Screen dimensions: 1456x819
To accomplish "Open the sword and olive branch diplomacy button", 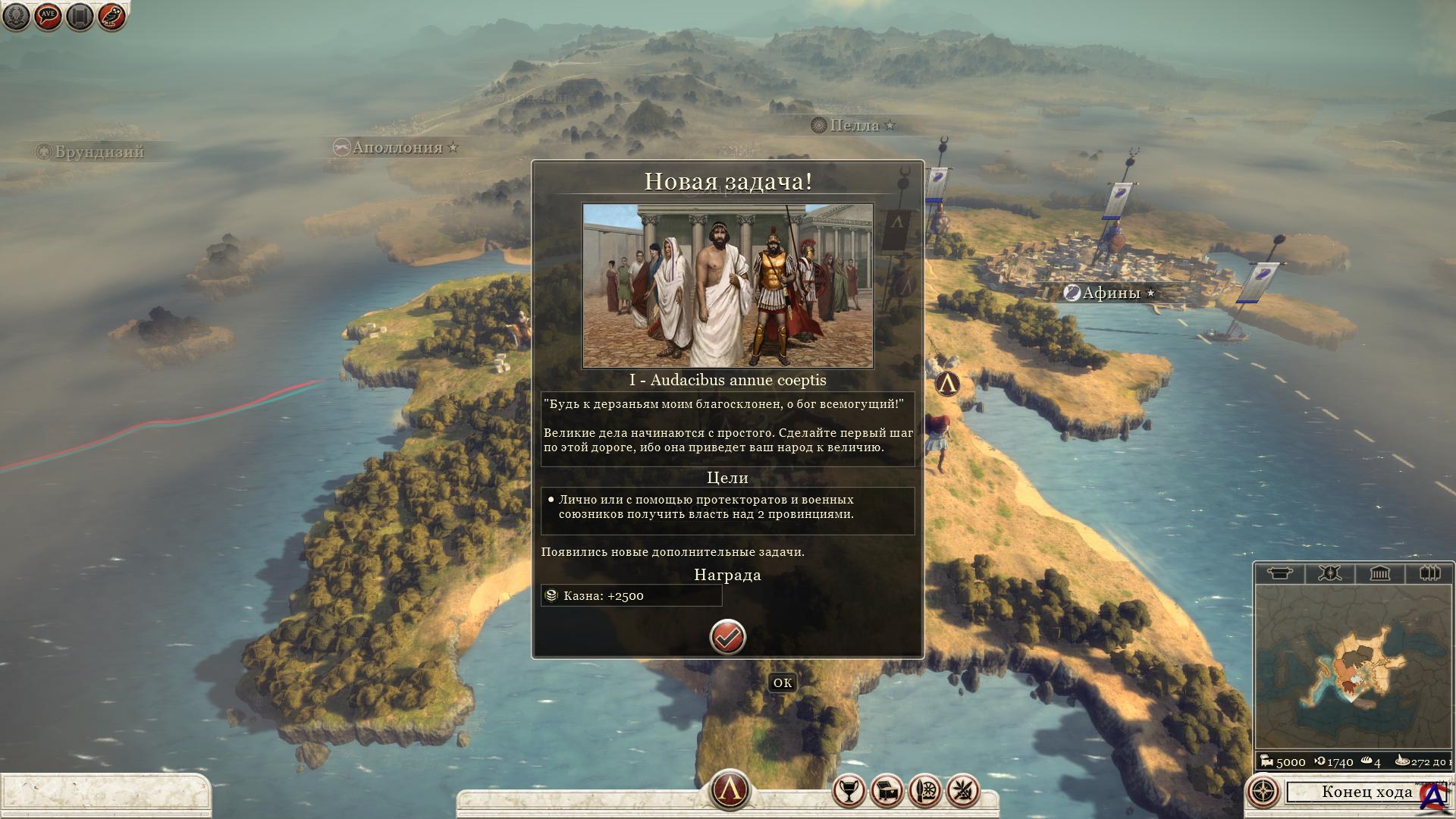I will click(962, 791).
